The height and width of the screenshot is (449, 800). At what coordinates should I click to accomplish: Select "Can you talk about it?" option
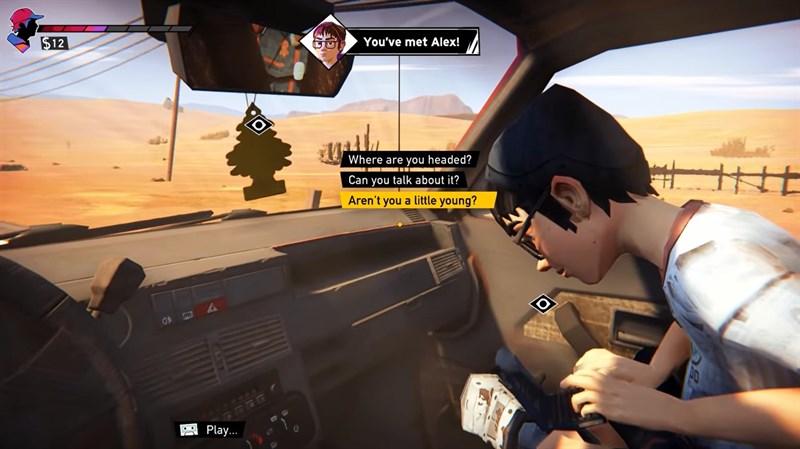pyautogui.click(x=402, y=179)
